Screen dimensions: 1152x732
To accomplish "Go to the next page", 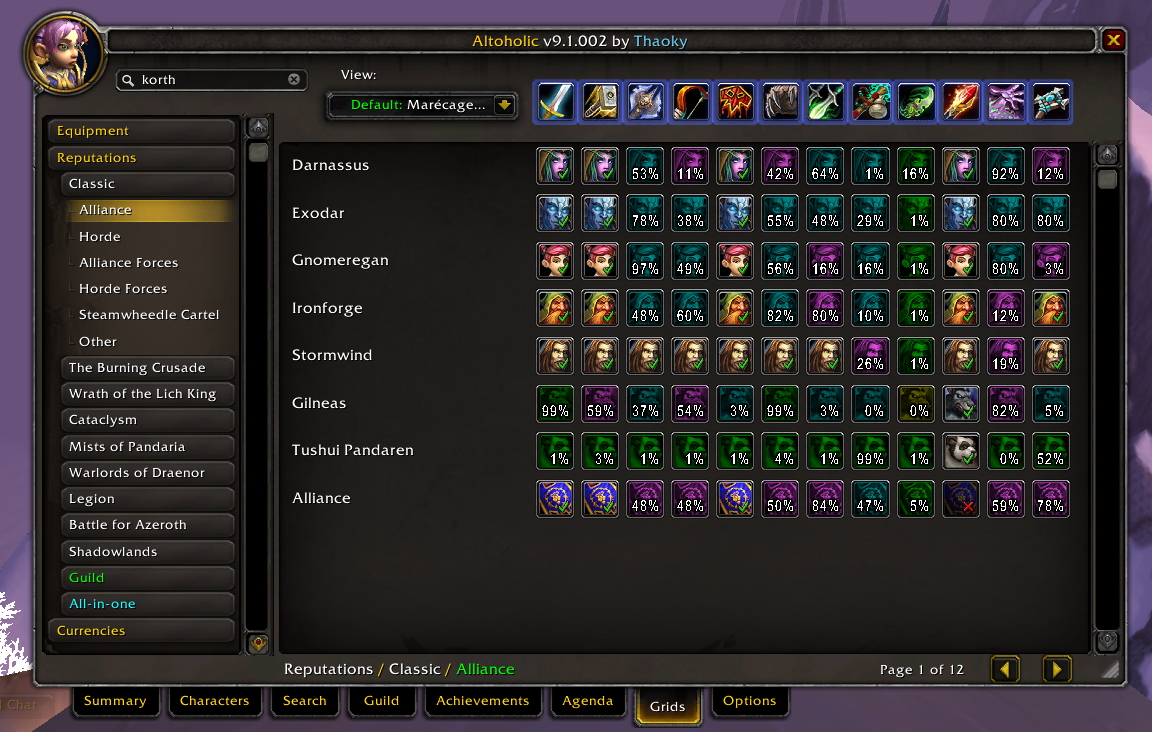I will coord(1056,669).
